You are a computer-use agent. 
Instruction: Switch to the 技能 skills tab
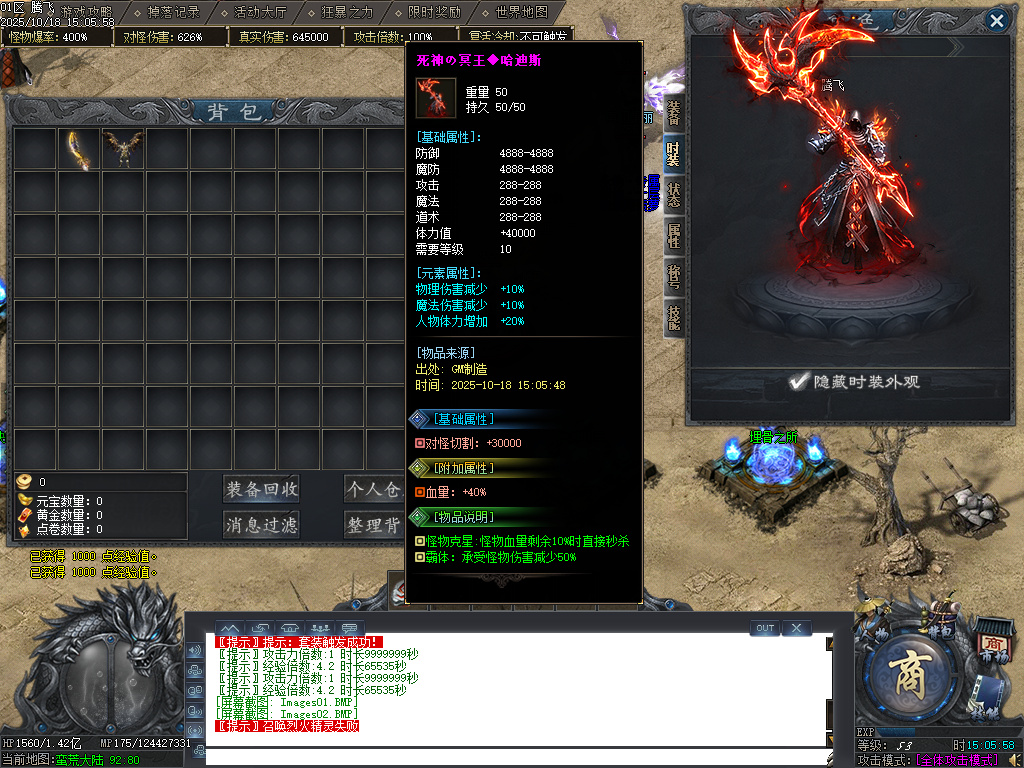click(674, 318)
